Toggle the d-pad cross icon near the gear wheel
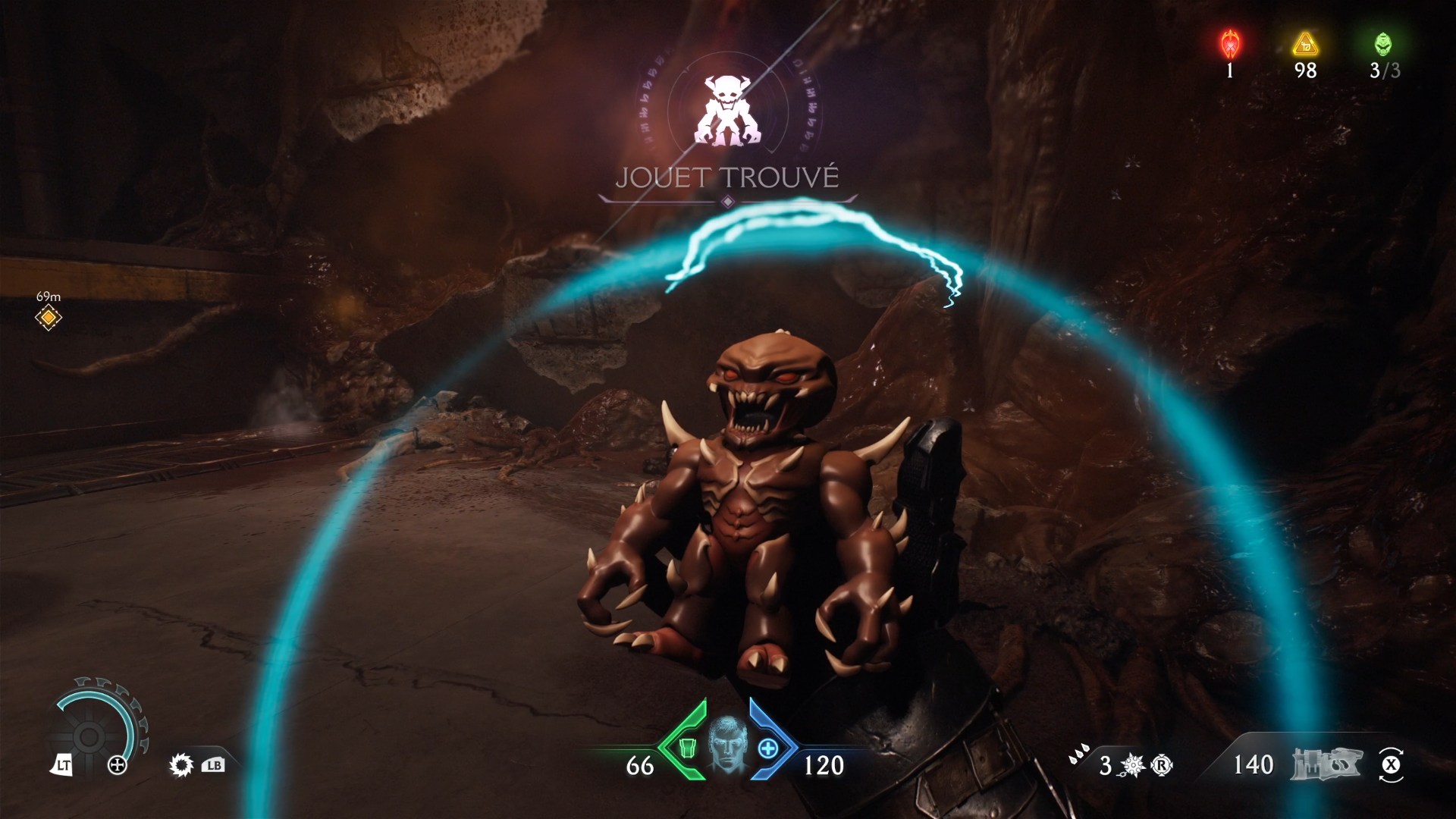Image resolution: width=1456 pixels, height=819 pixels. pos(117,764)
